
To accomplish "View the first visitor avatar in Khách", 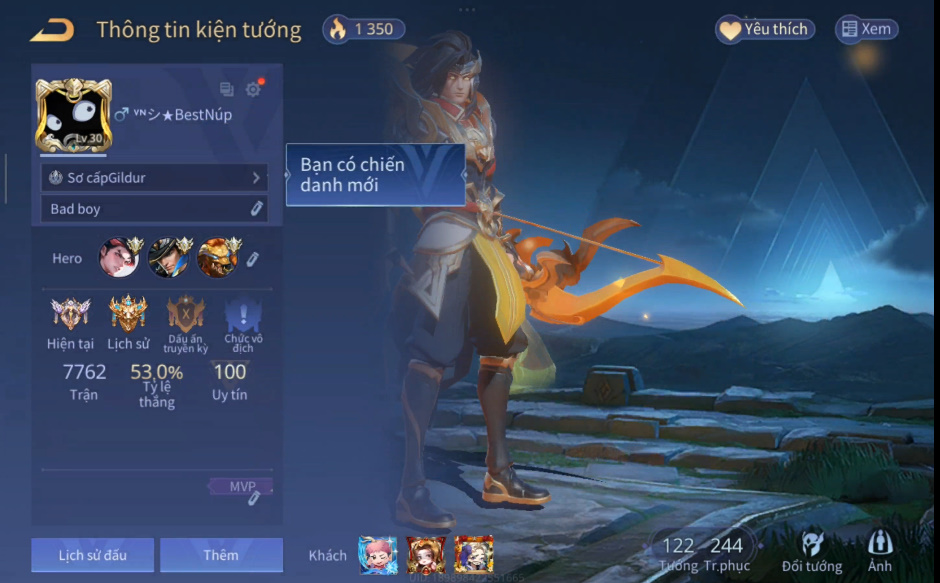I will (377, 555).
